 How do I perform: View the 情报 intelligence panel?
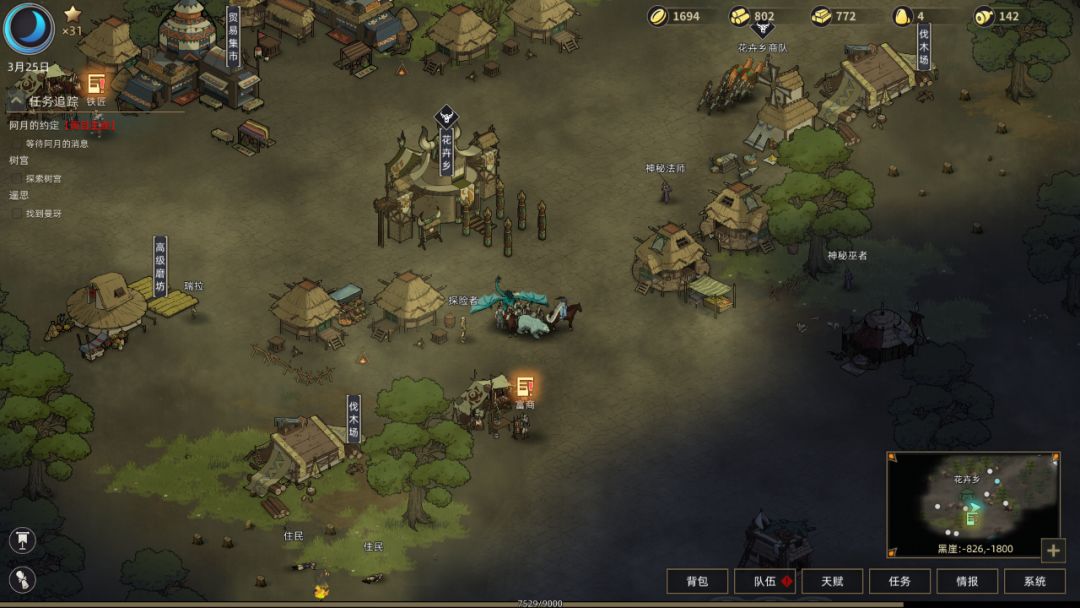point(967,581)
